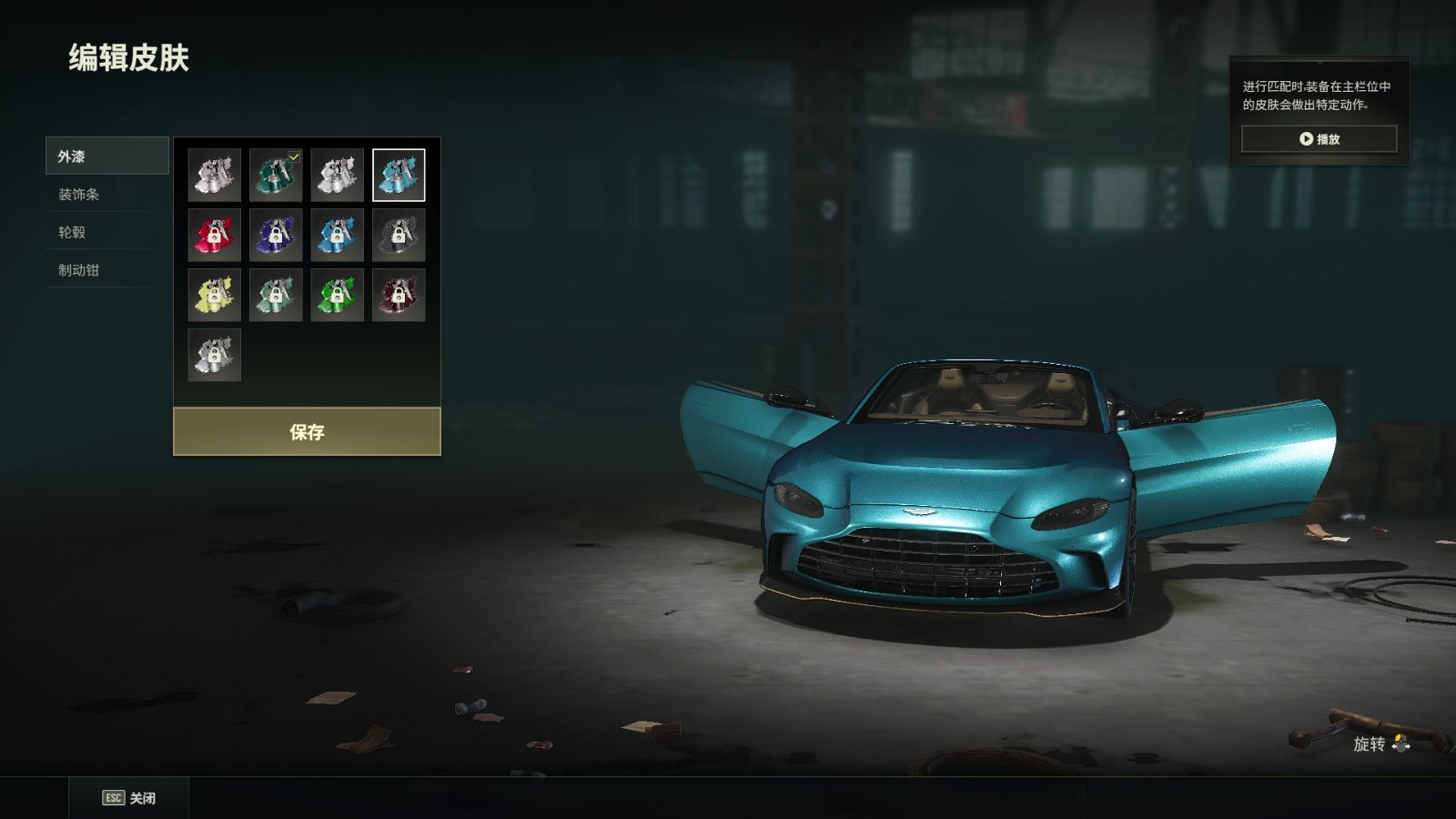1456x819 pixels.
Task: Close the skin editor with 关闭
Action: 129,798
